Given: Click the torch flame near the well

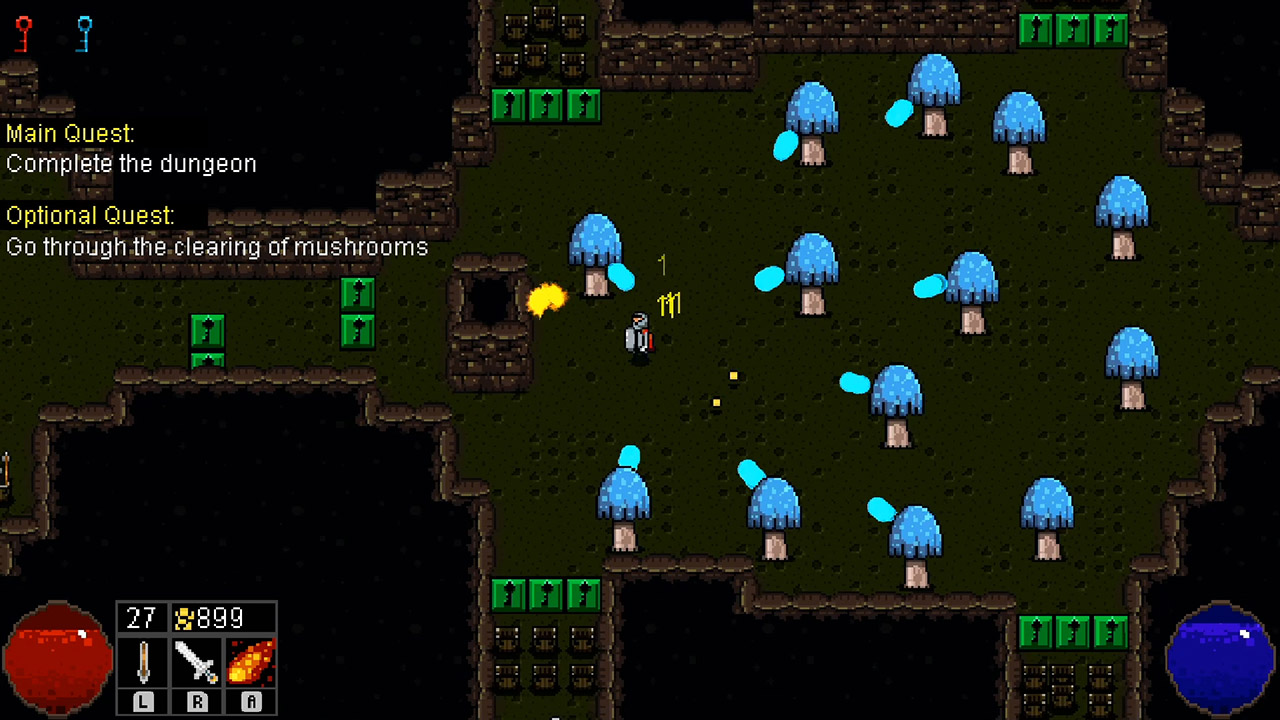Looking at the screenshot, I should pyautogui.click(x=548, y=300).
